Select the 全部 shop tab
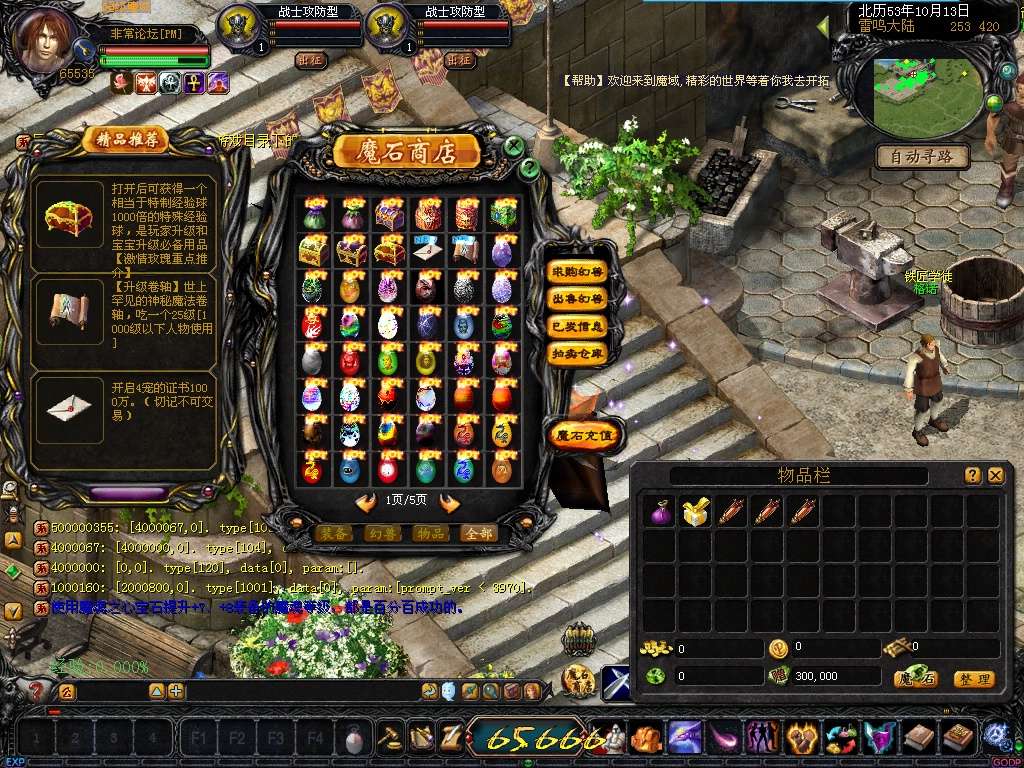This screenshot has width=1024, height=768. (480, 533)
